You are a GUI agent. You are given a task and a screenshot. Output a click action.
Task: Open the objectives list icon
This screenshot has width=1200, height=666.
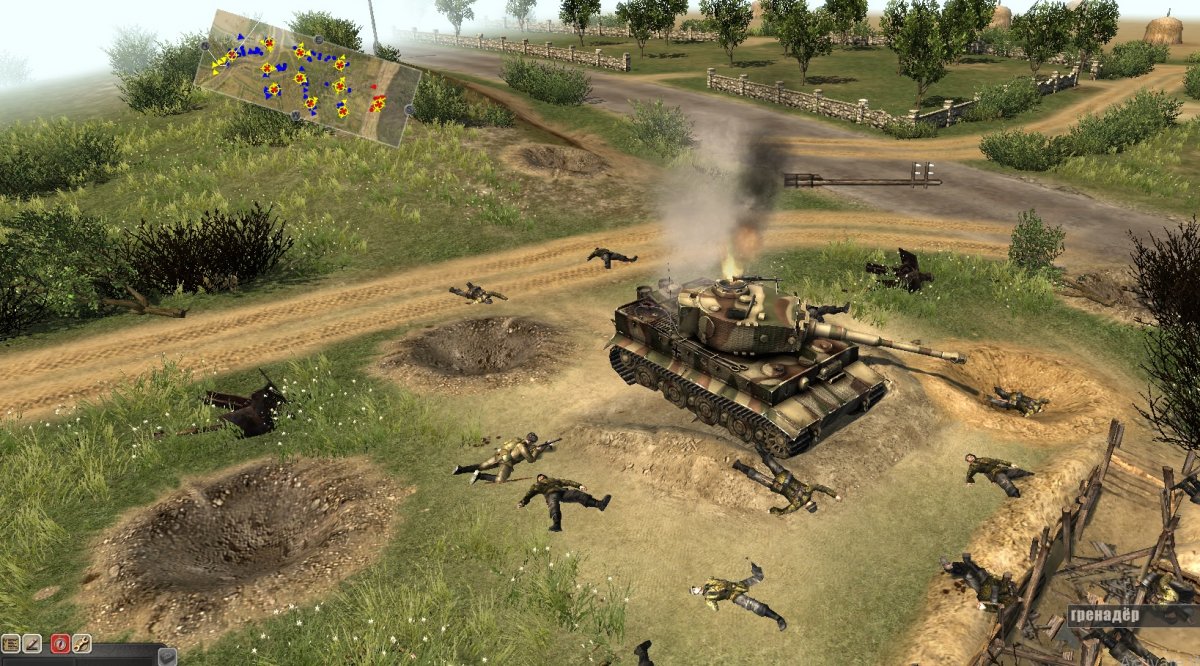[x=10, y=644]
